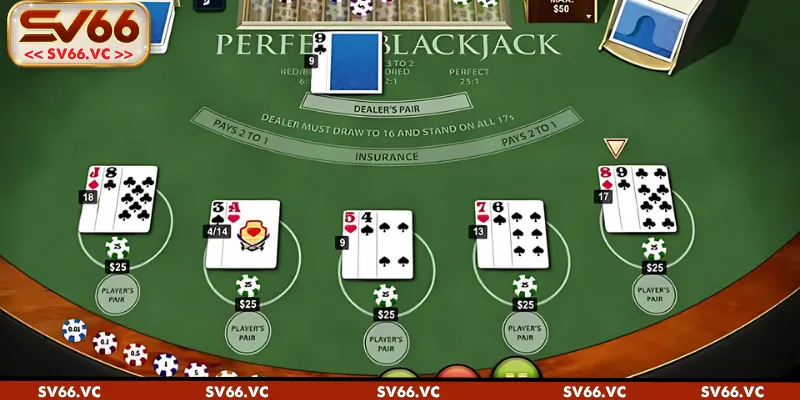
Task: Bet Player's Pair below the three-ace hand
Action: coord(248,332)
